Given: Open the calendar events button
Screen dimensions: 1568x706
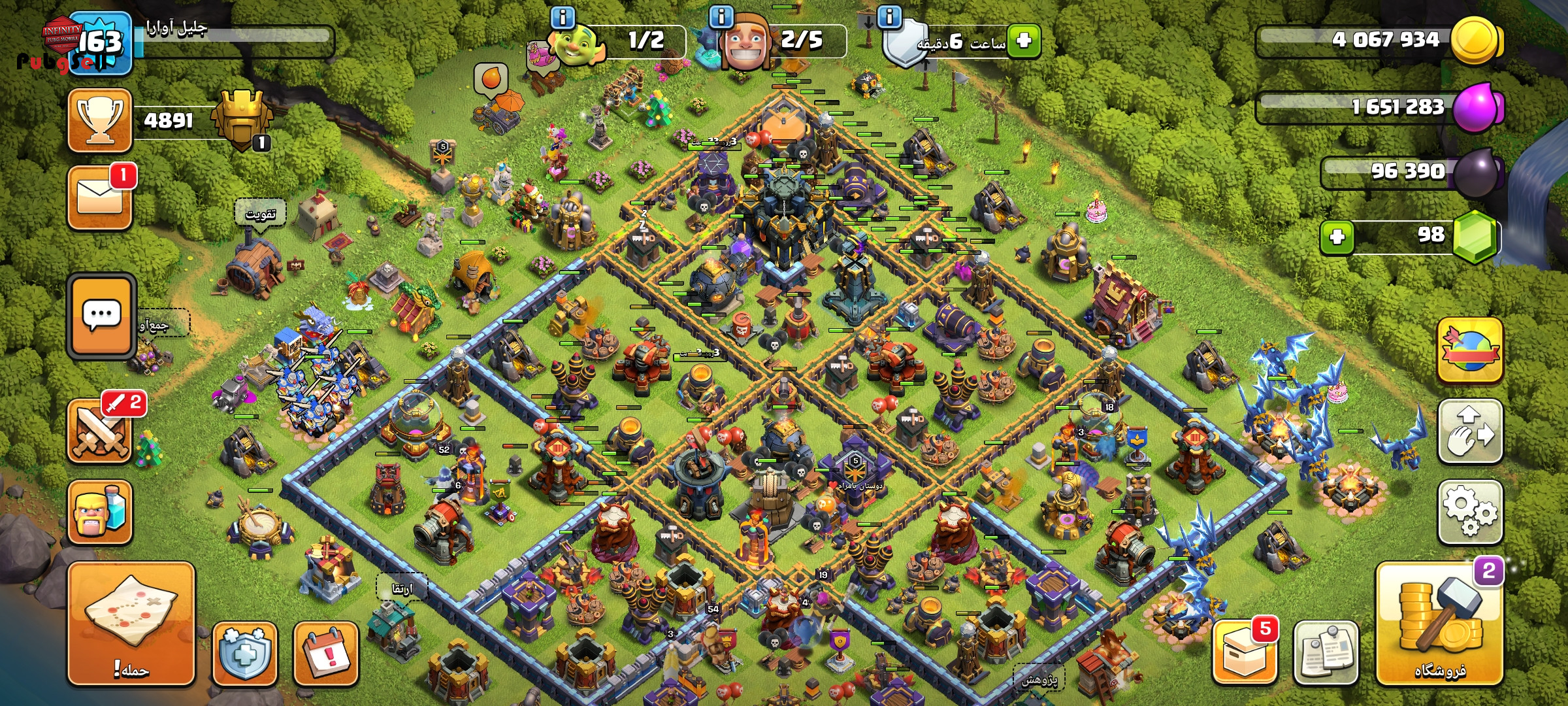Looking at the screenshot, I should 325,654.
